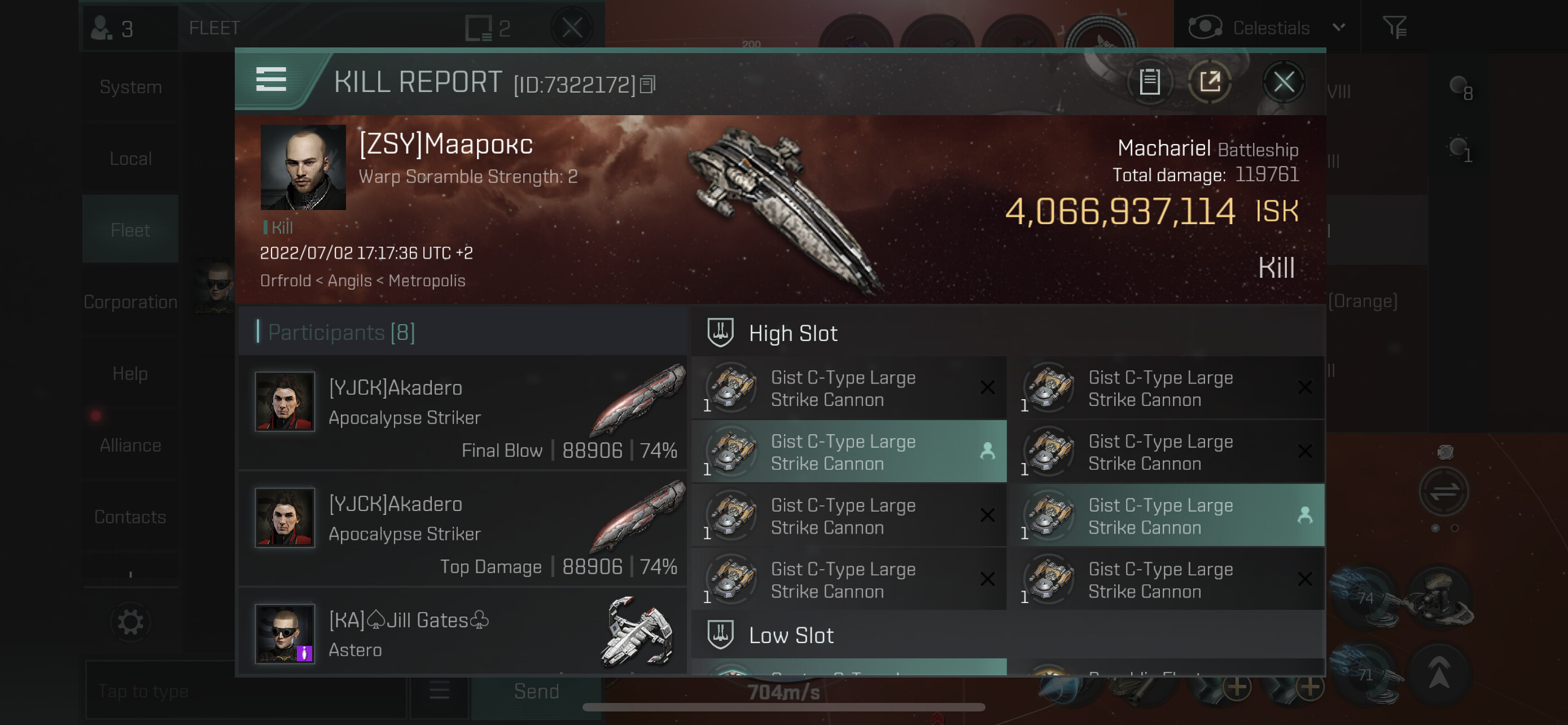Open chat settings gear icon
The image size is (1568, 725).
point(130,622)
